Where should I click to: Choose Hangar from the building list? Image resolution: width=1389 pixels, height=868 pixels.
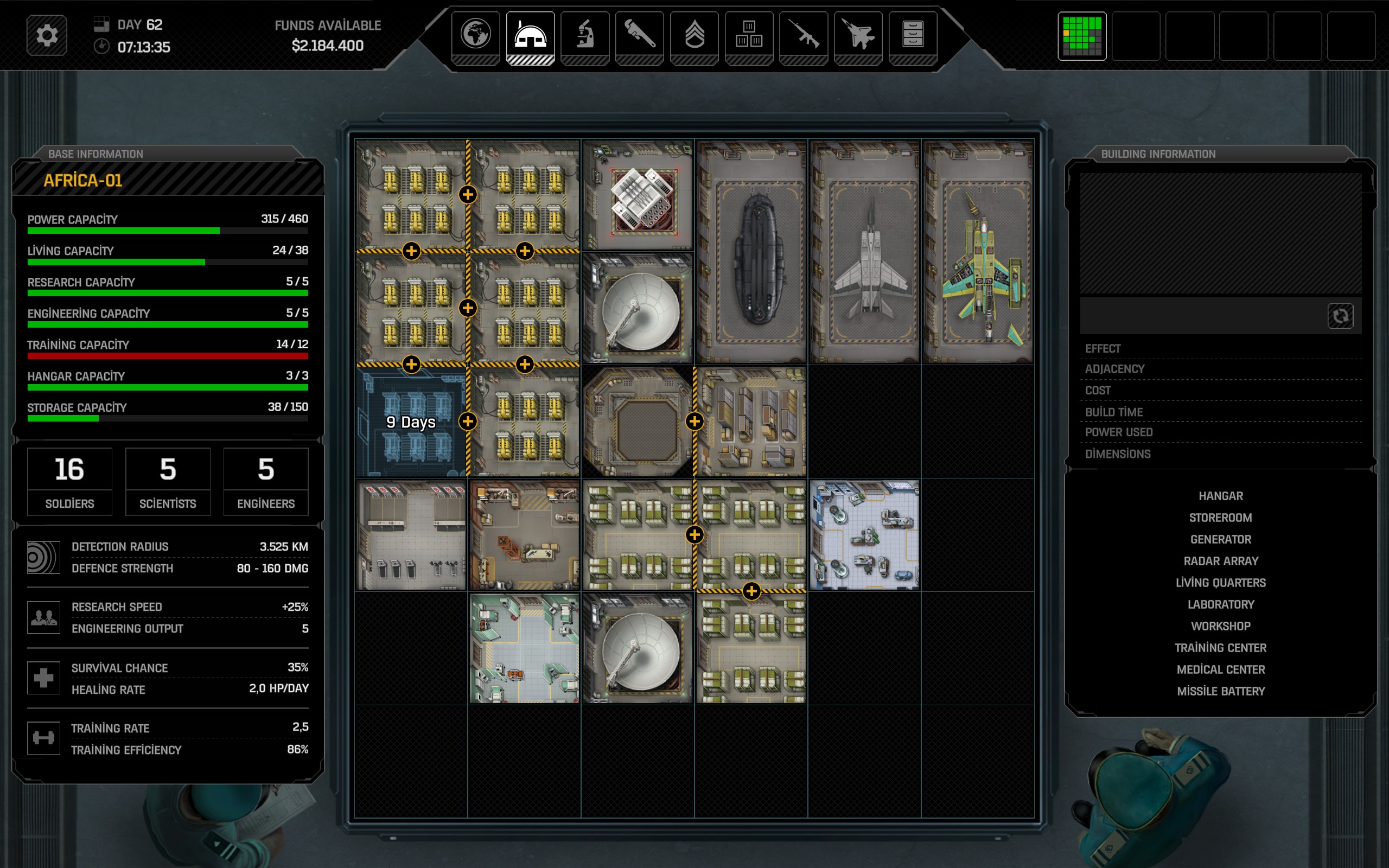1220,496
